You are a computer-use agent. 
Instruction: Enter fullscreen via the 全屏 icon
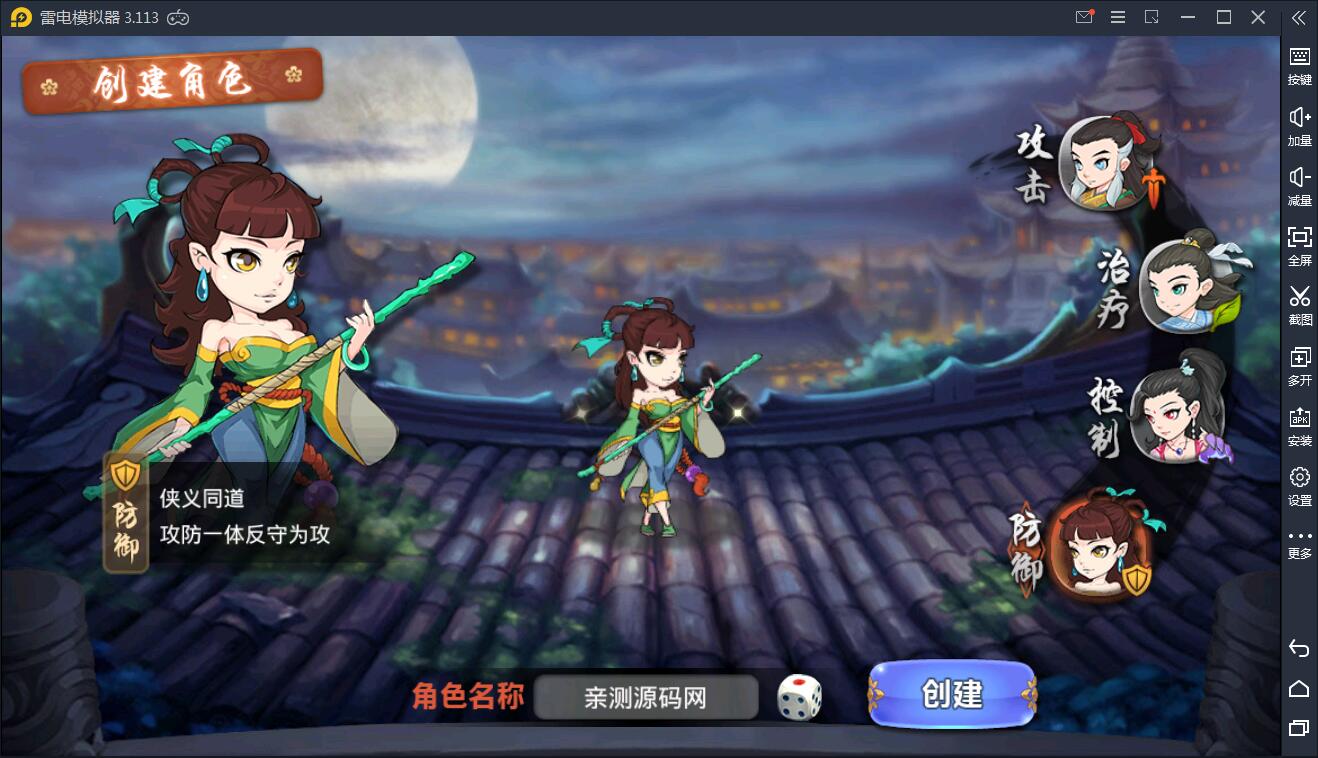pyautogui.click(x=1299, y=242)
